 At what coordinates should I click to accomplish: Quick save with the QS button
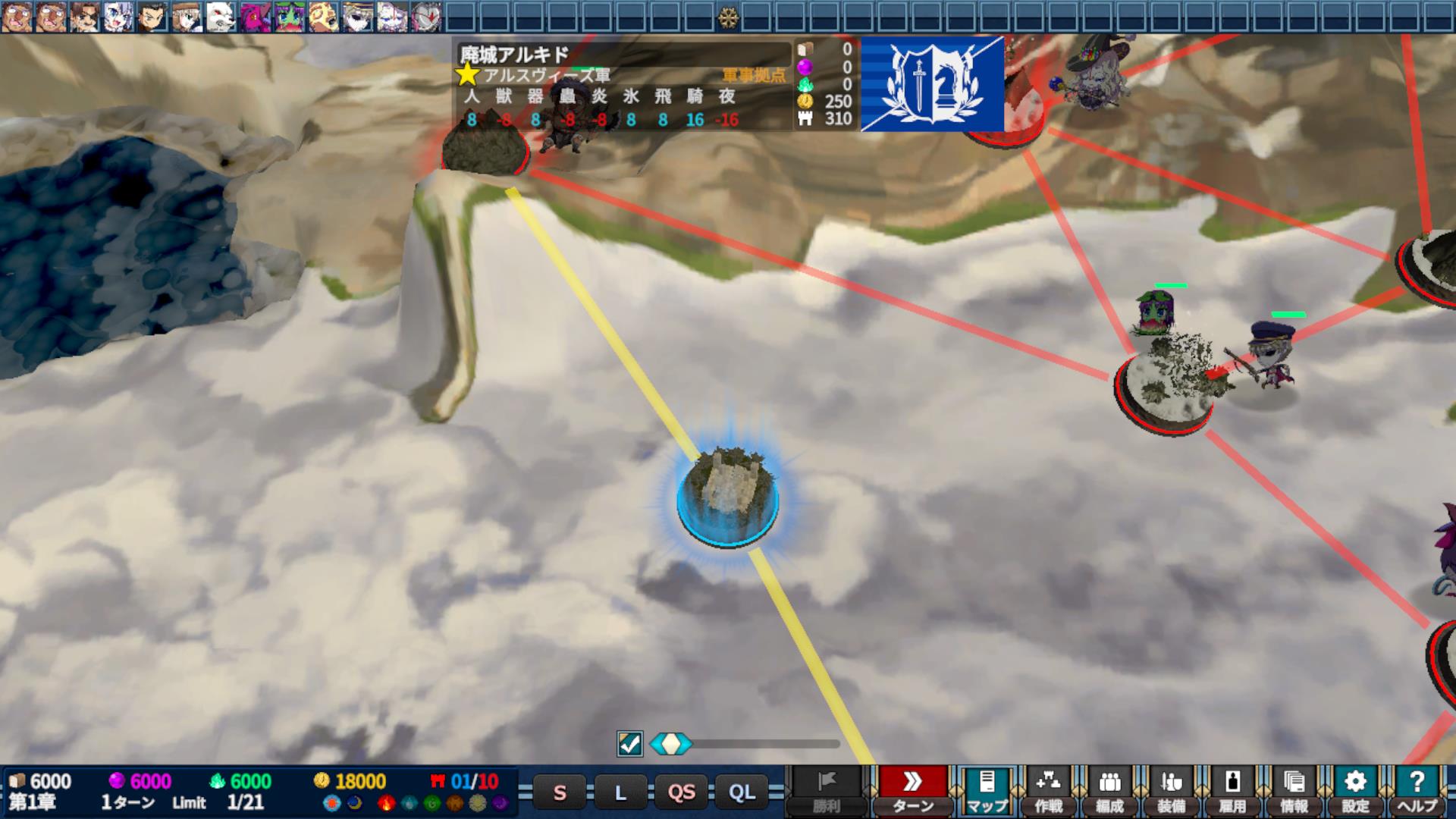click(x=681, y=792)
